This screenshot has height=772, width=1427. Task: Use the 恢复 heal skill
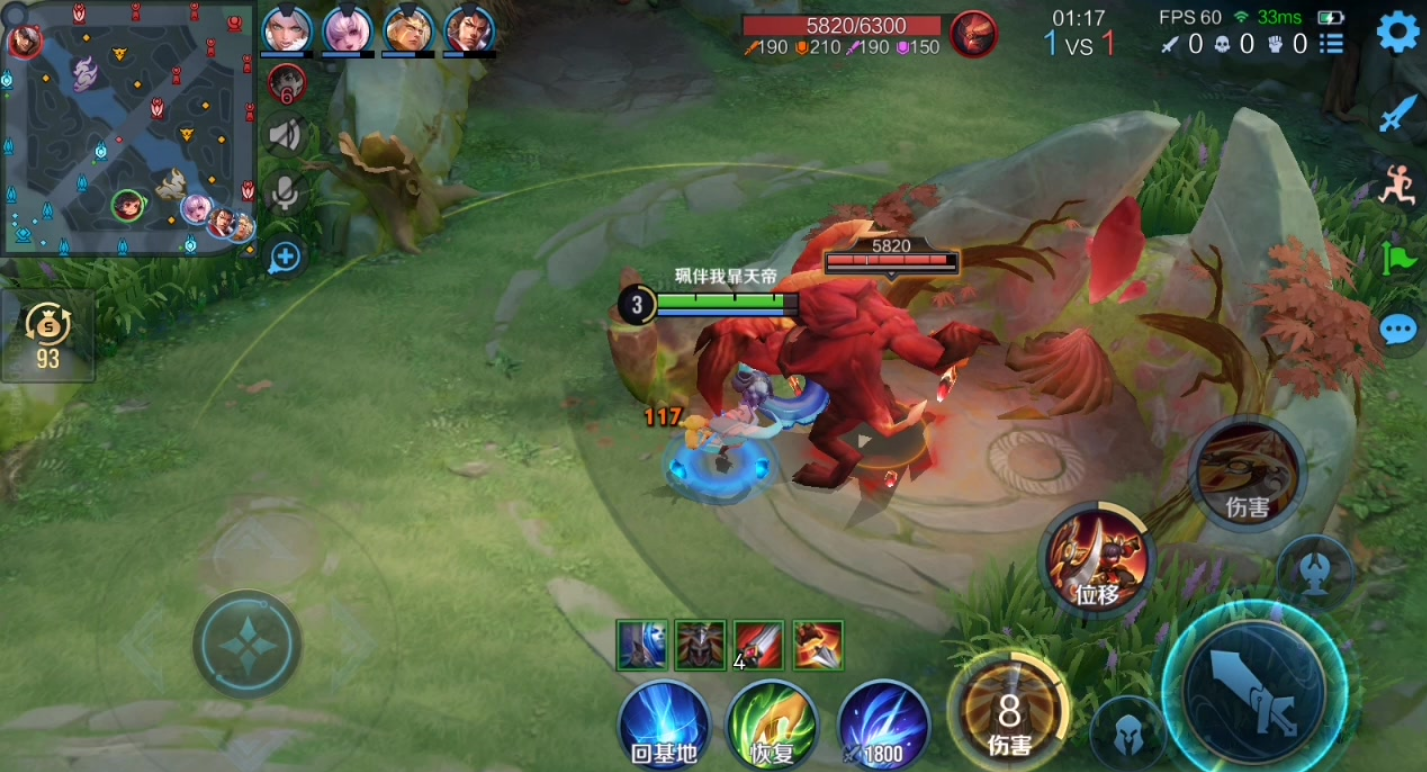[x=772, y=726]
